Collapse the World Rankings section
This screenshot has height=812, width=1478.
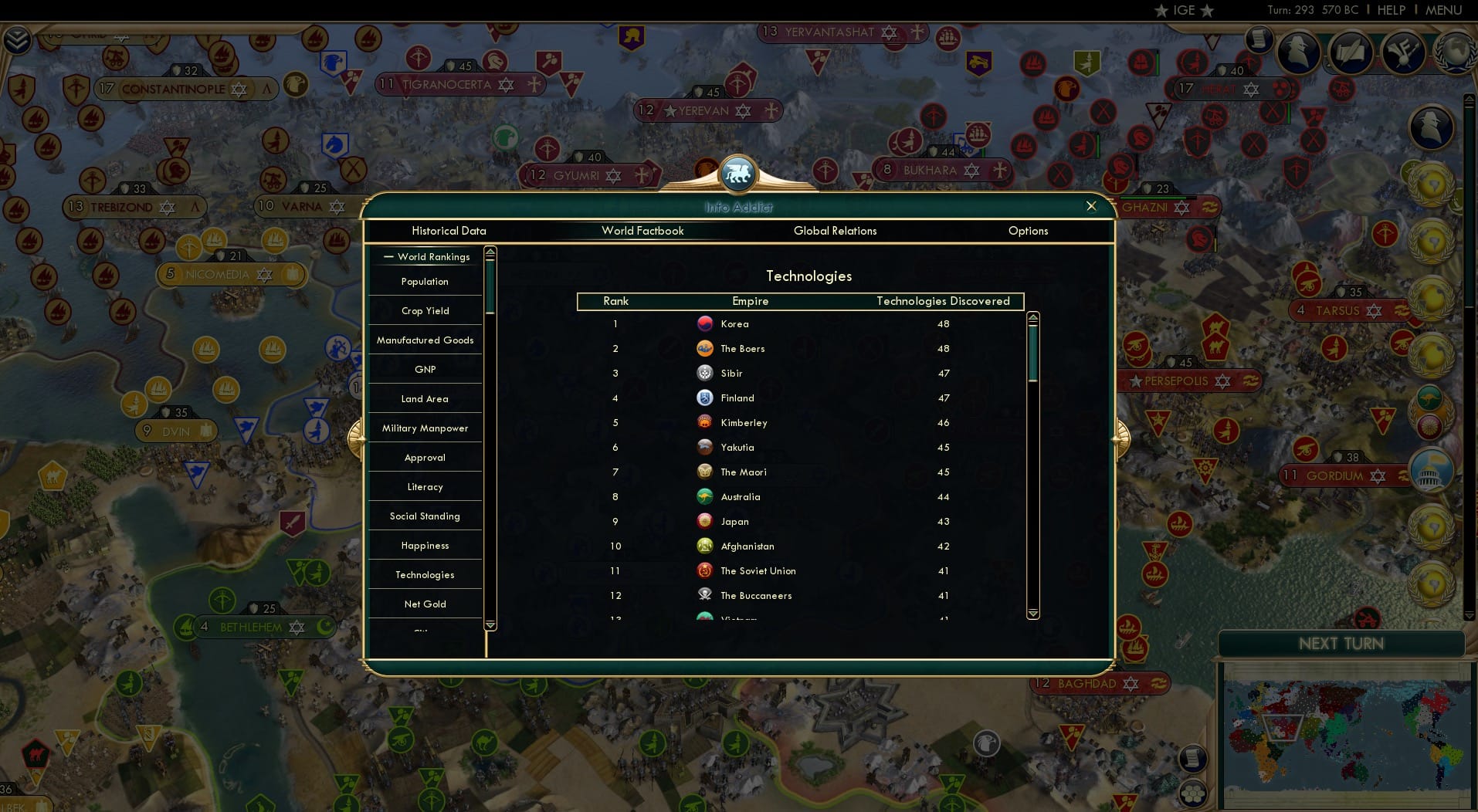(388, 256)
